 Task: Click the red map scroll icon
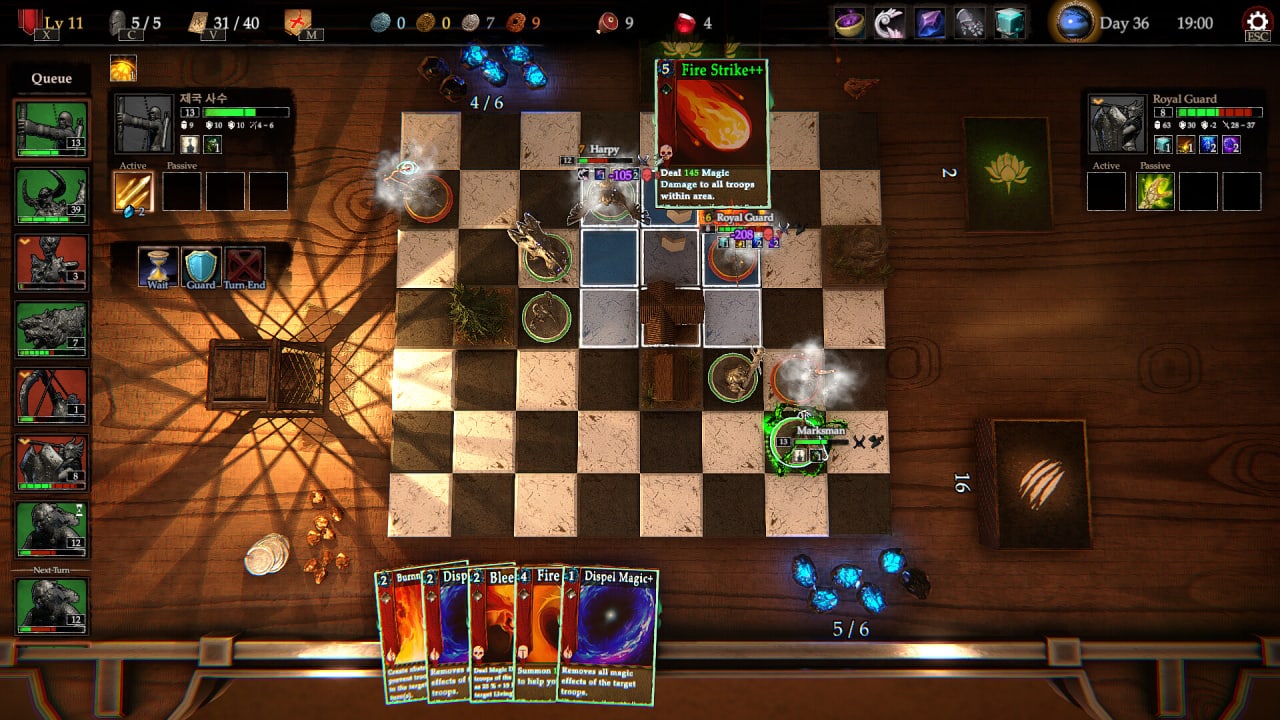297,22
